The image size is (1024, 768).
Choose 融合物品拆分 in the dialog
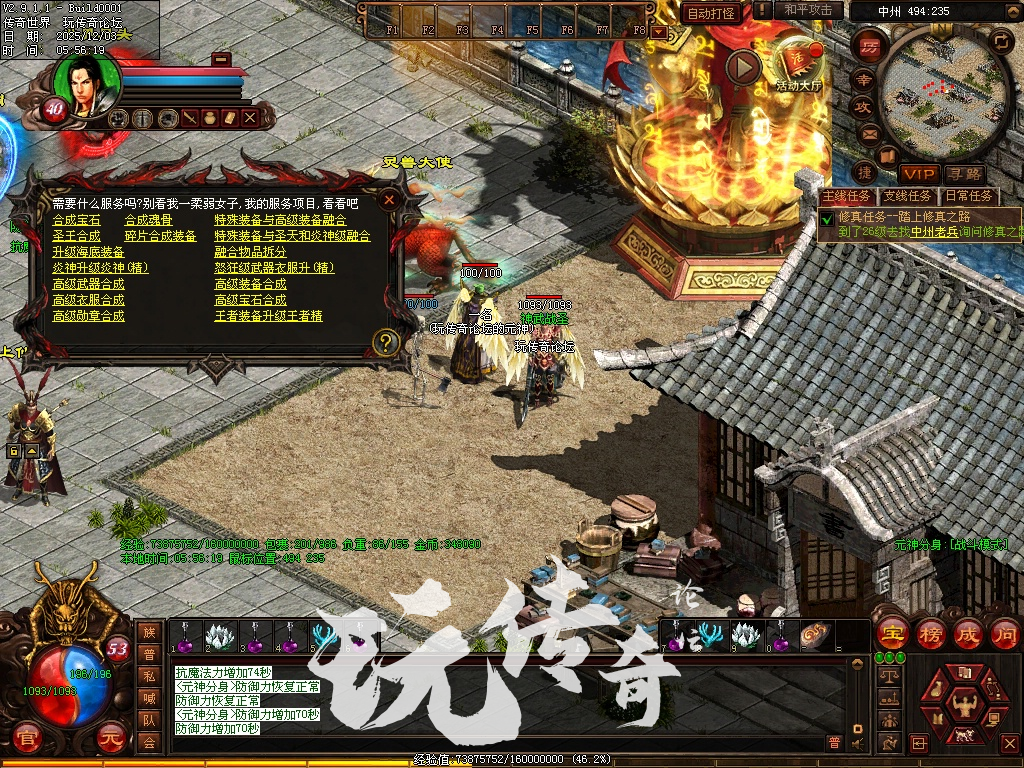[250, 252]
